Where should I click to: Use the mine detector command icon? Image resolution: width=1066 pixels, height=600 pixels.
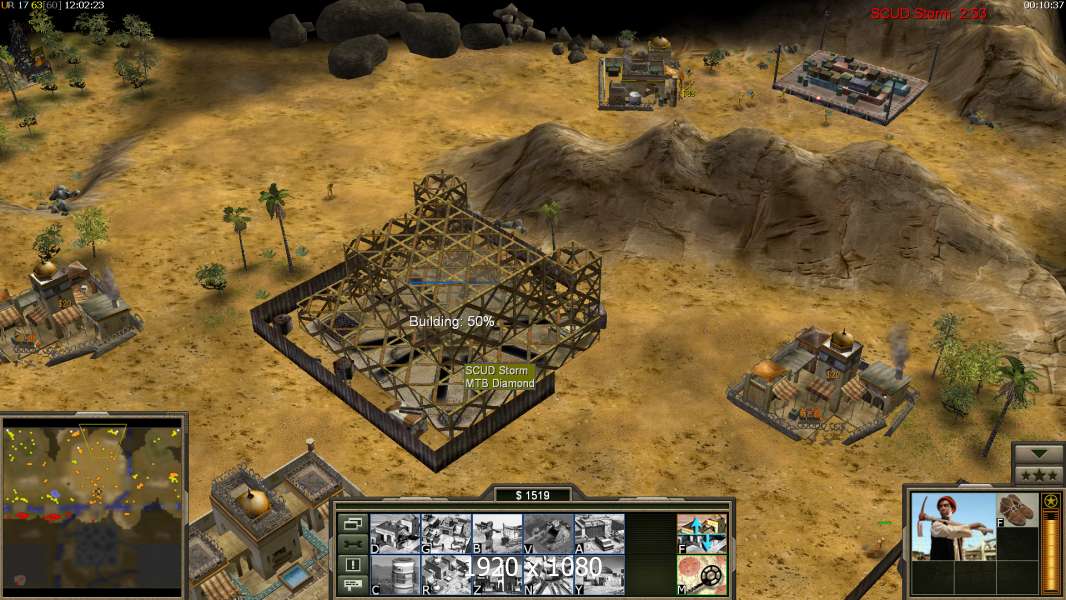pos(702,574)
